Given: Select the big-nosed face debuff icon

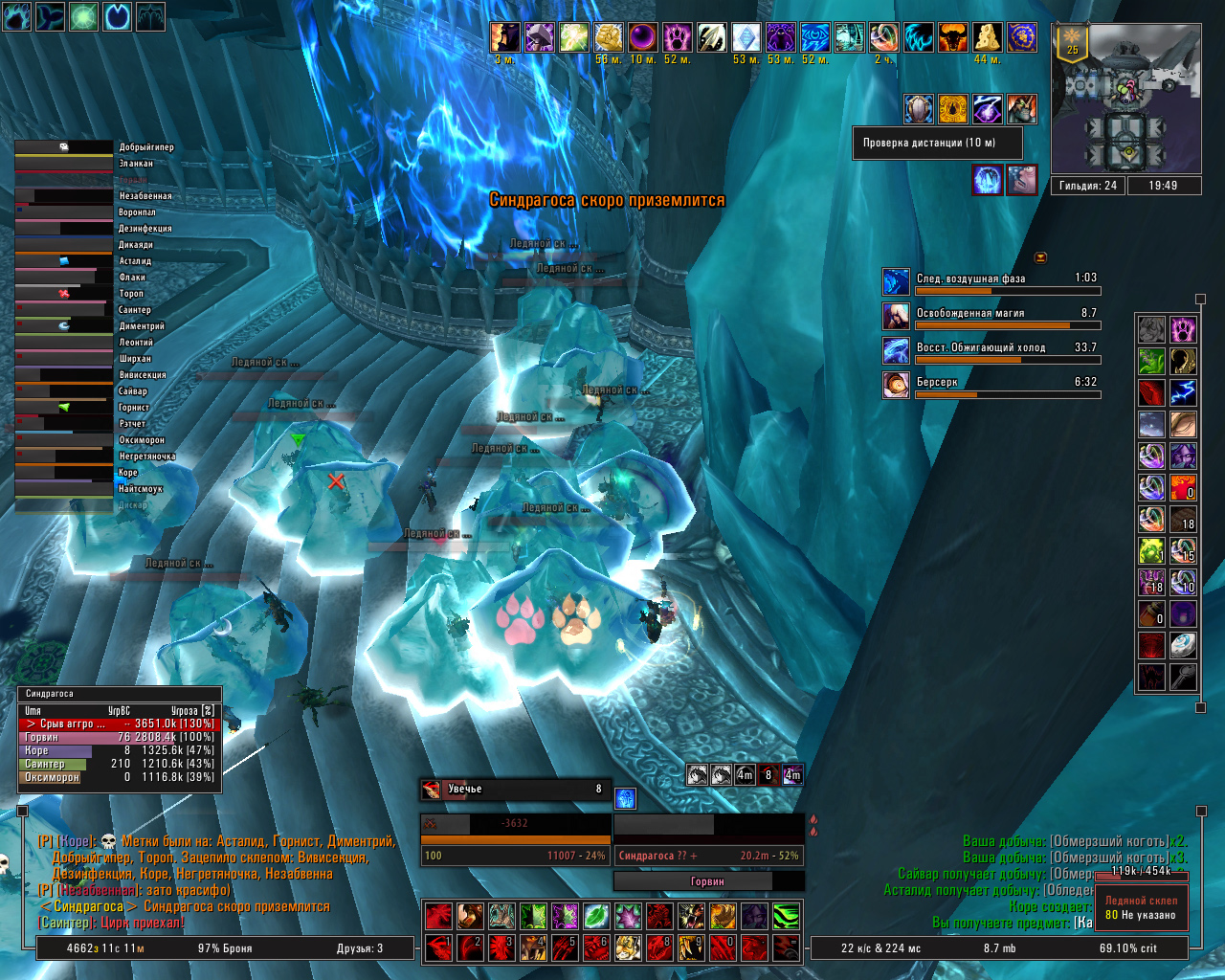Looking at the screenshot, I should click(1022, 179).
